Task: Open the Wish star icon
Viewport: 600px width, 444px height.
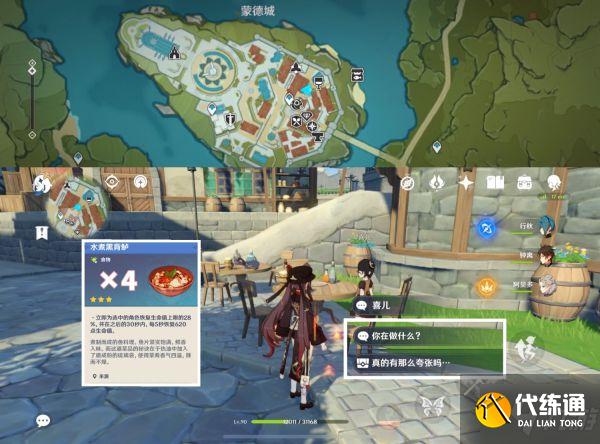Action: click(465, 182)
